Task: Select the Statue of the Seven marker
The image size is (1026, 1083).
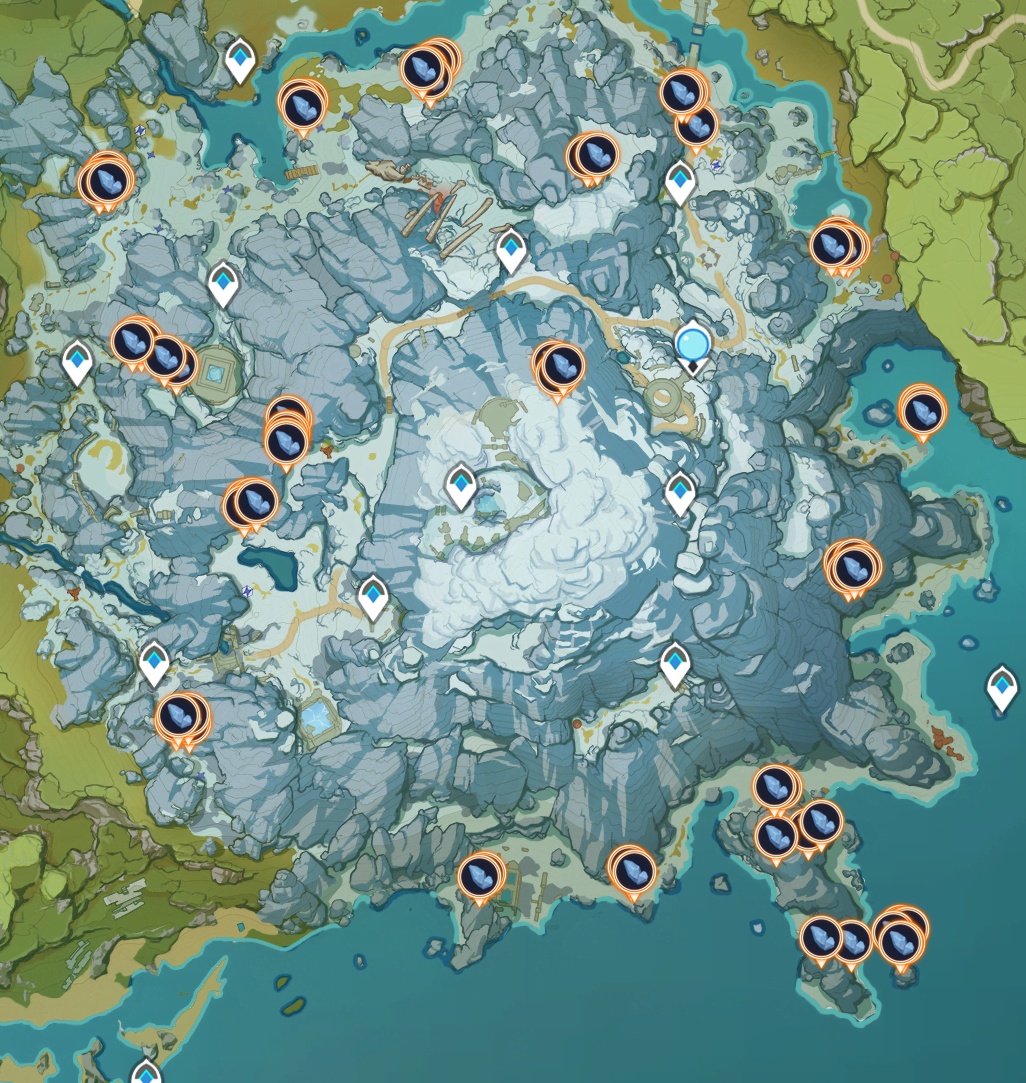Action: coord(692,345)
